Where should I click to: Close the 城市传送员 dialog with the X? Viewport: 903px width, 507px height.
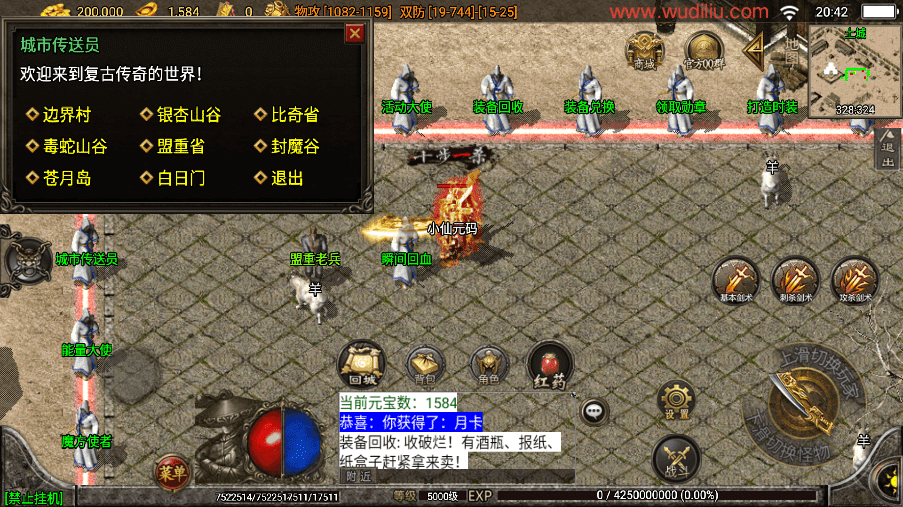354,34
